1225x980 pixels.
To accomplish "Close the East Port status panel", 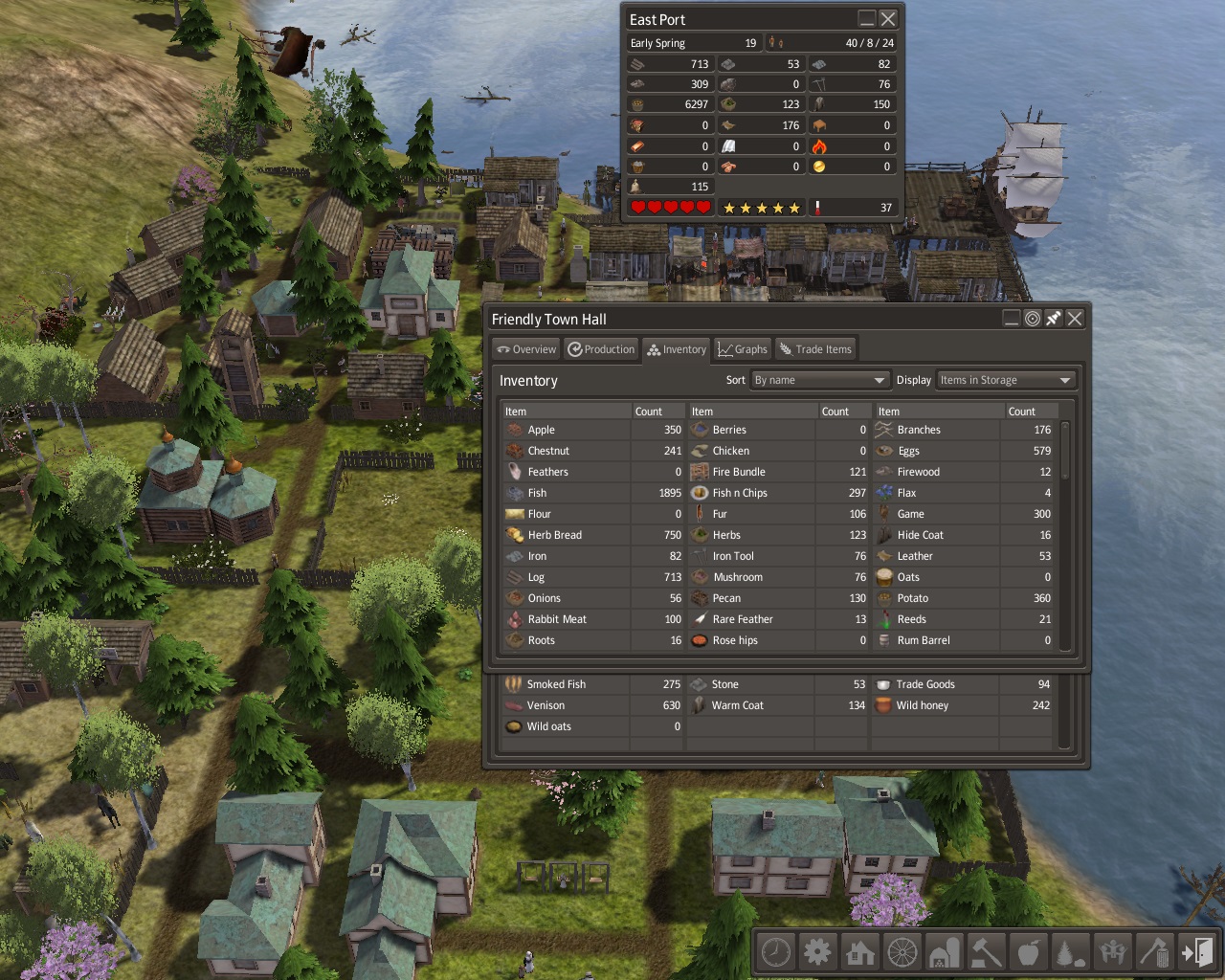I will (x=888, y=19).
